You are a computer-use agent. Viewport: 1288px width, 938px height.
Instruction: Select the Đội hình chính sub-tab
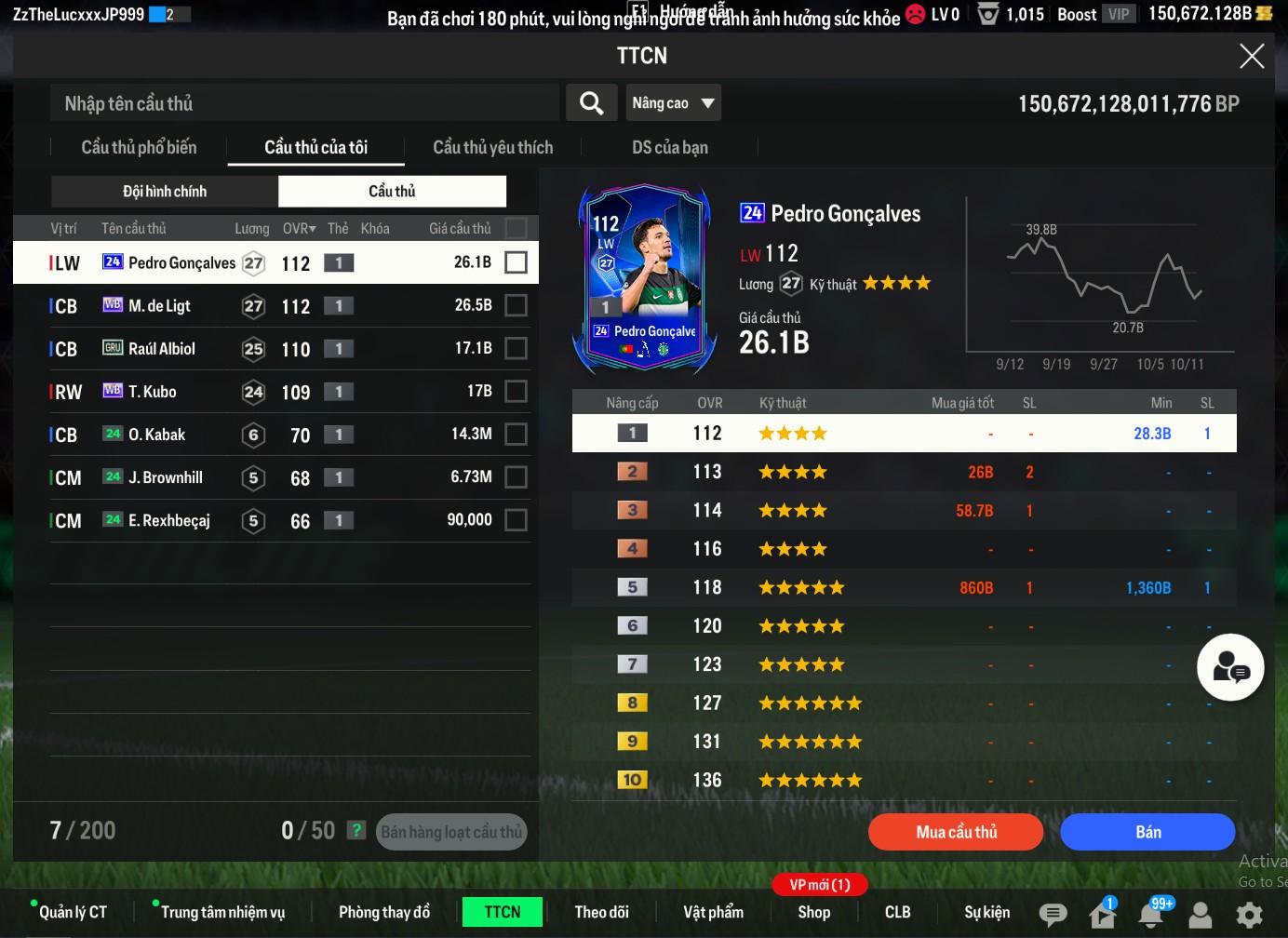pyautogui.click(x=165, y=191)
